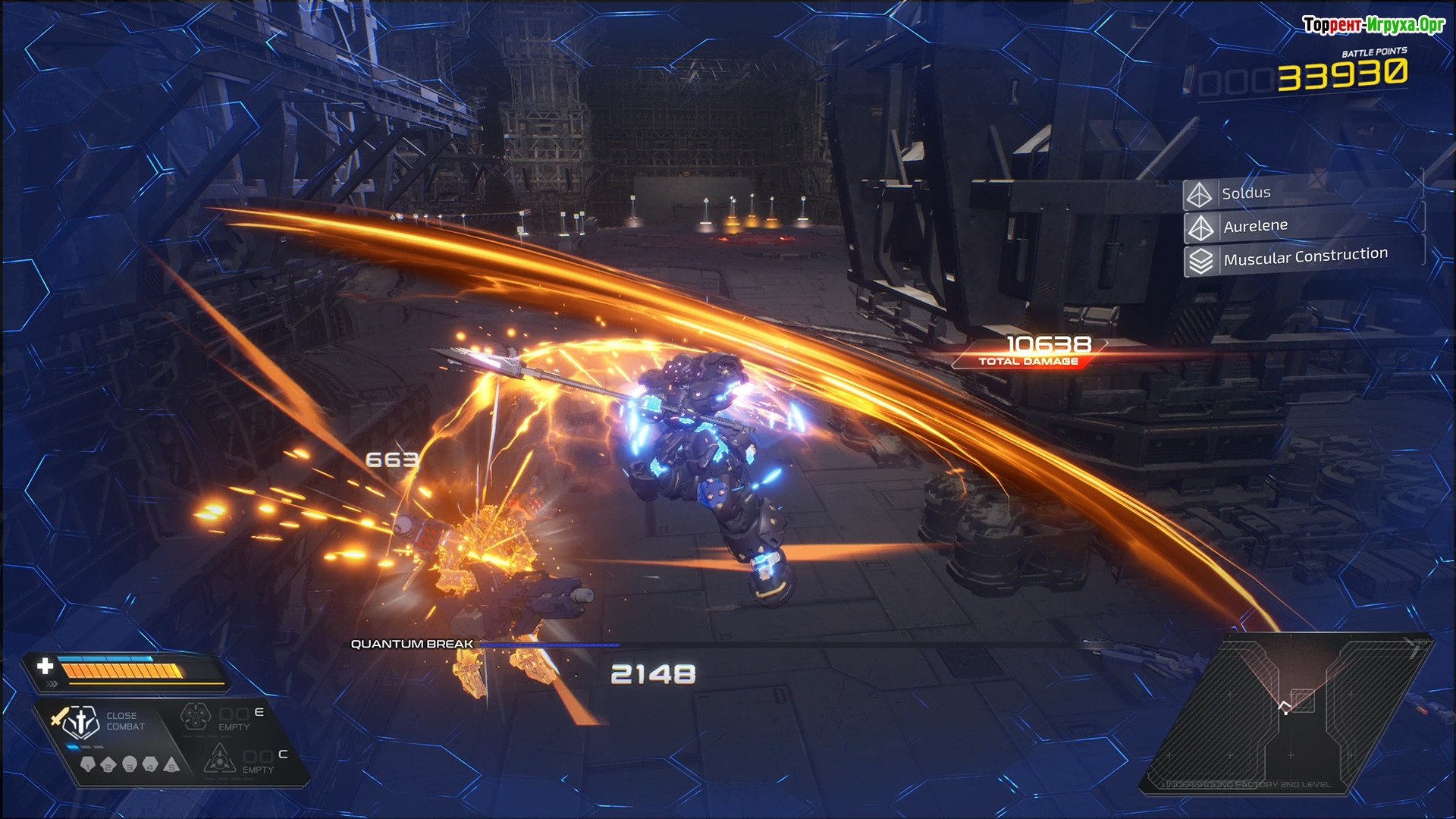This screenshot has height=819, width=1456.
Task: Click the triangular empty module slot icon
Action: click(219, 758)
